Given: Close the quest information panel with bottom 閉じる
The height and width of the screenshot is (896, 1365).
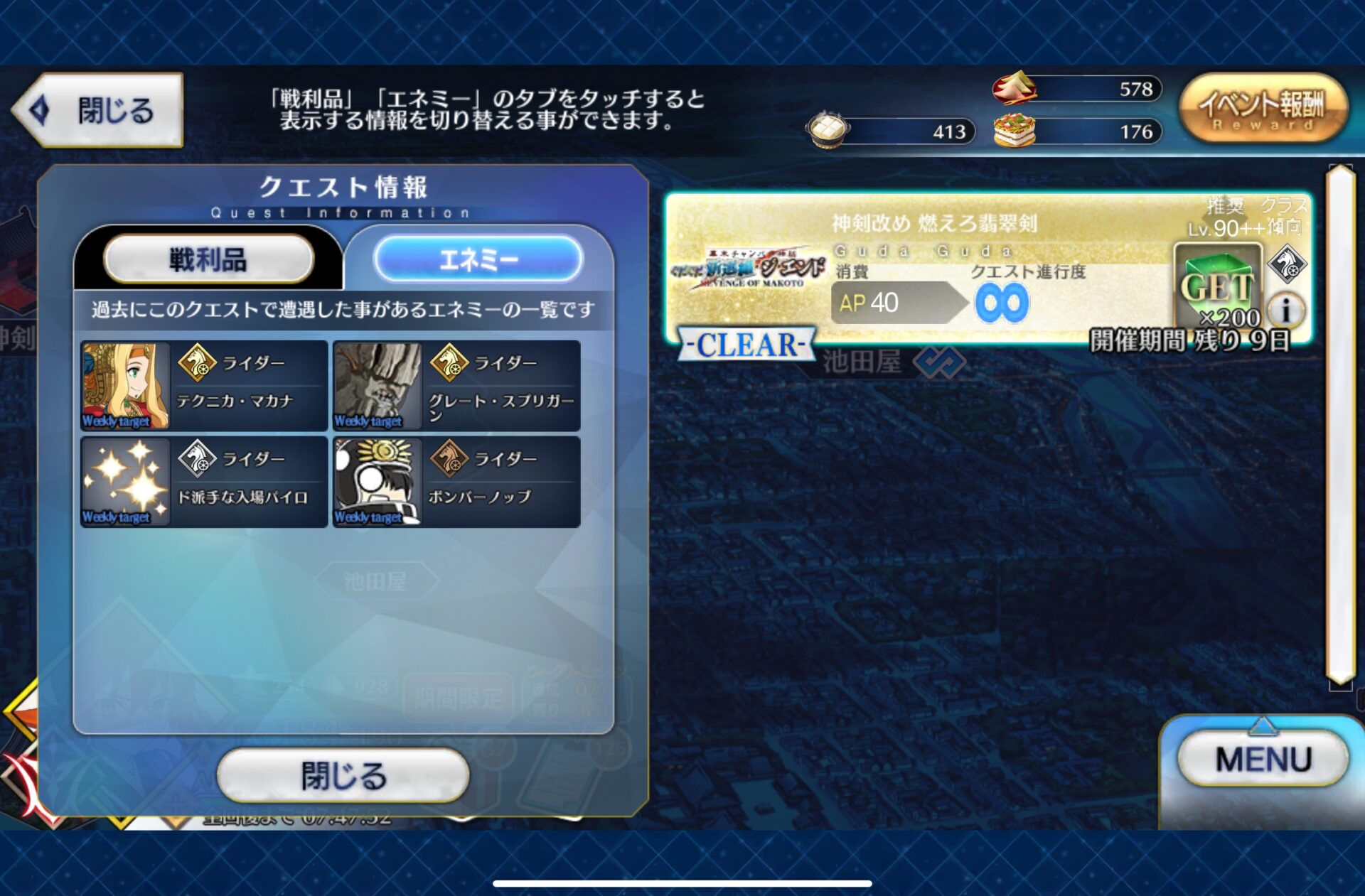Looking at the screenshot, I should pyautogui.click(x=343, y=775).
